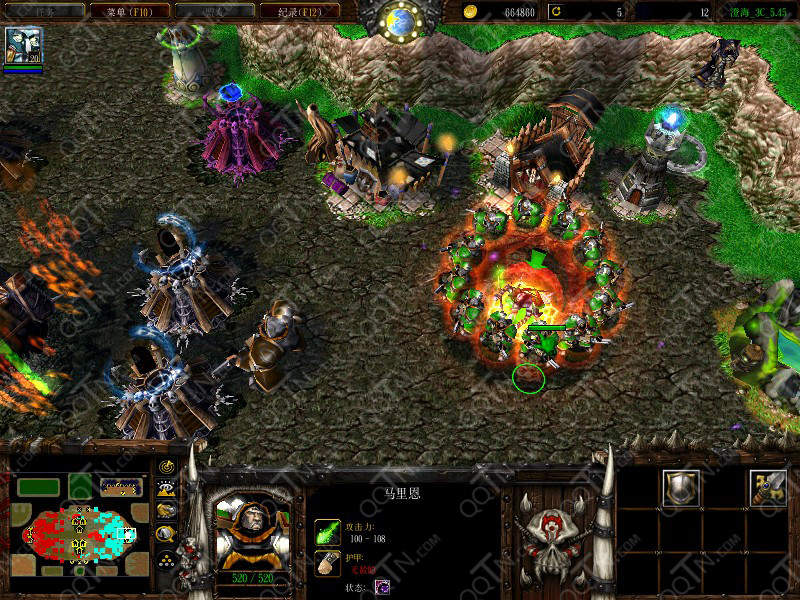Activate the minimap signal ping button

pyautogui.click(x=167, y=467)
